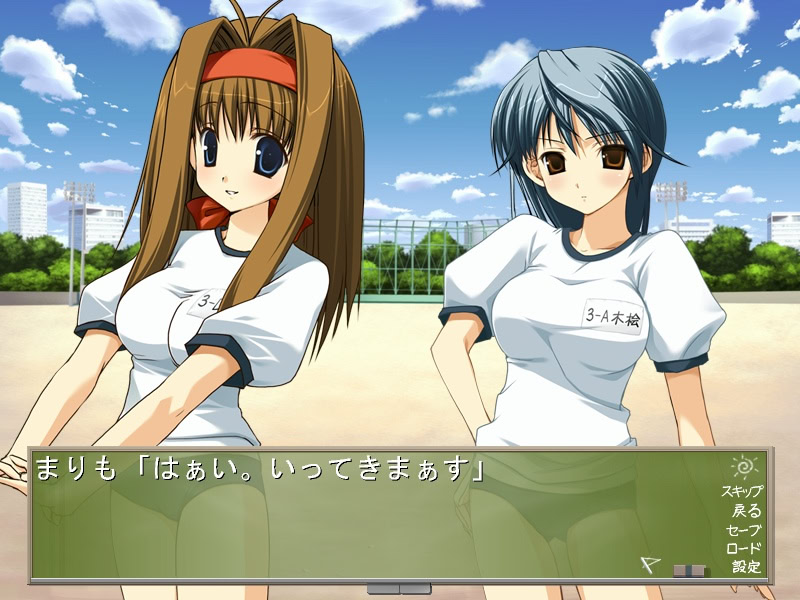Click the スキップ (Skip) button

pyautogui.click(x=742, y=491)
